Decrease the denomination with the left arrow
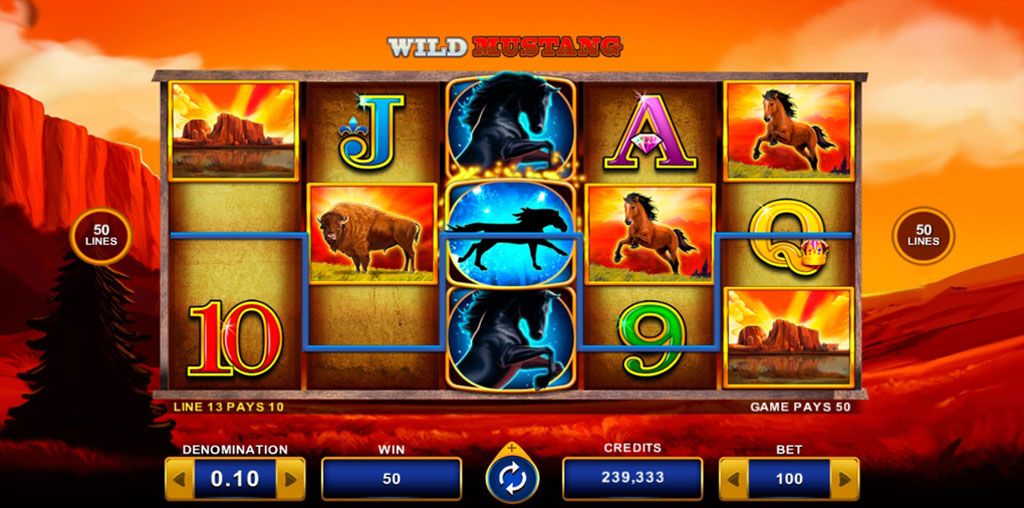This screenshot has height=508, width=1024. 180,479
